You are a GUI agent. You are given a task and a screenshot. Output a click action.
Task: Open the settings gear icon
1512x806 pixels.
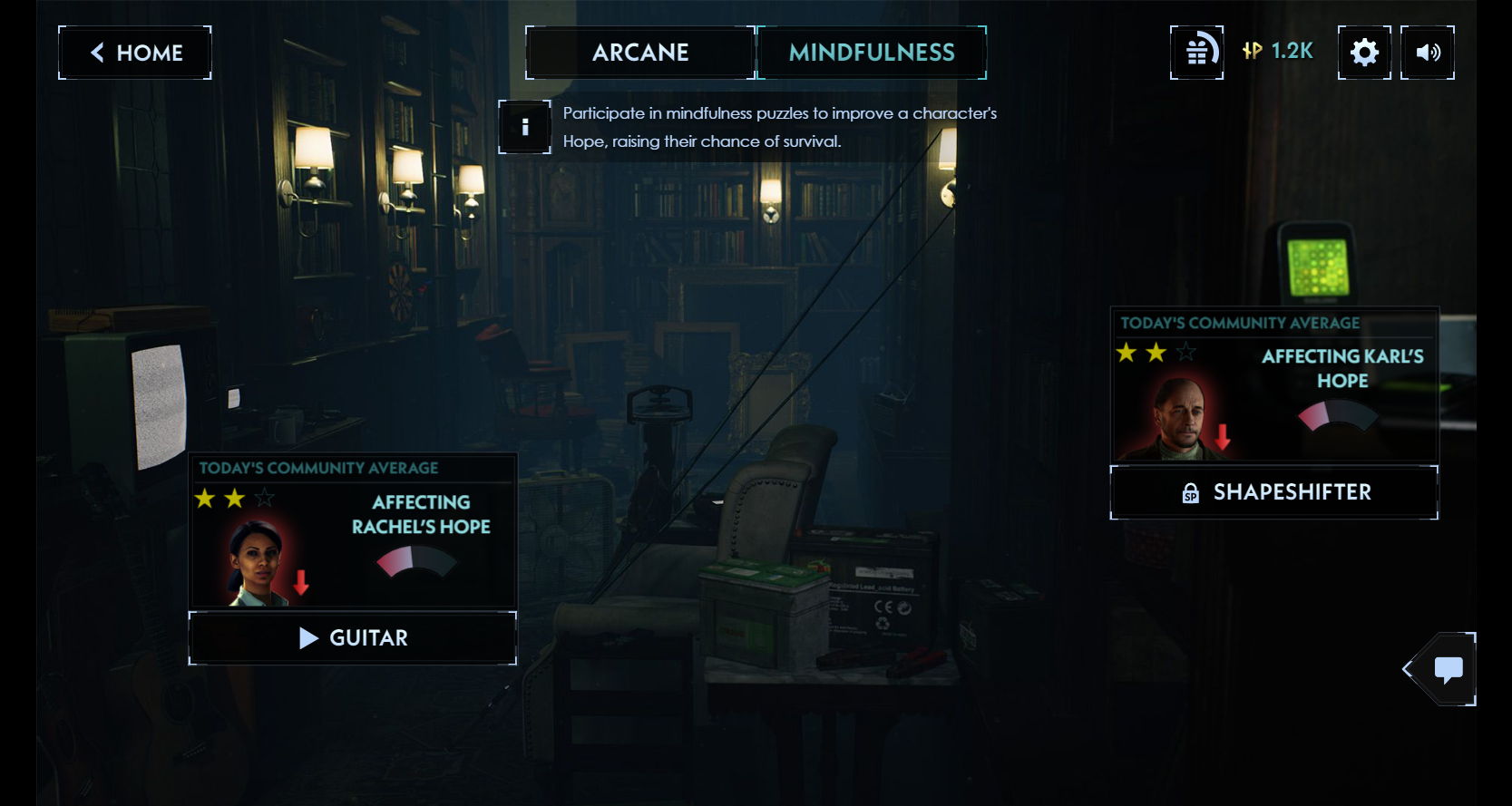1364,53
